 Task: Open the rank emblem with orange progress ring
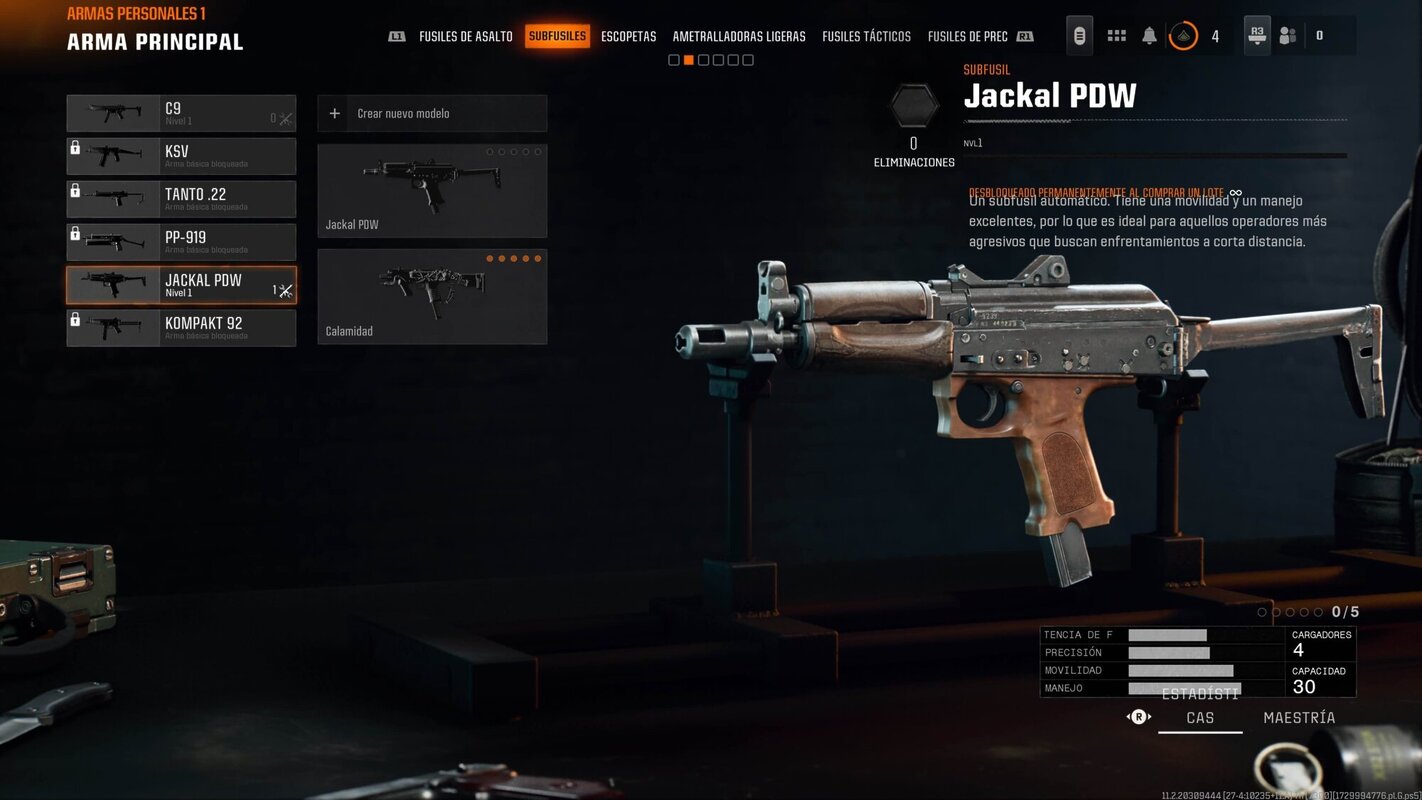[1183, 36]
